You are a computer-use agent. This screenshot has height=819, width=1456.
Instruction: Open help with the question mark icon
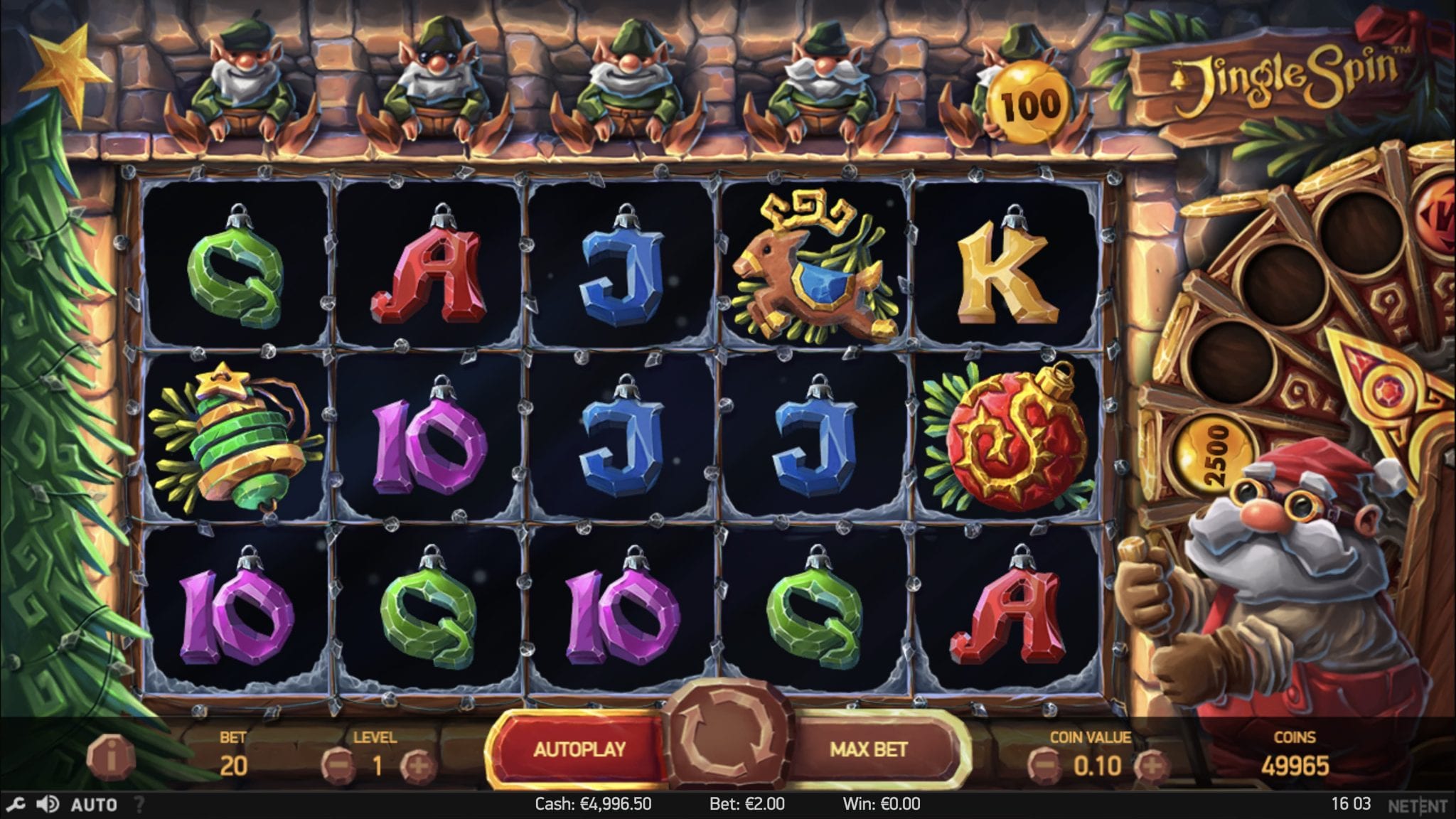[139, 805]
